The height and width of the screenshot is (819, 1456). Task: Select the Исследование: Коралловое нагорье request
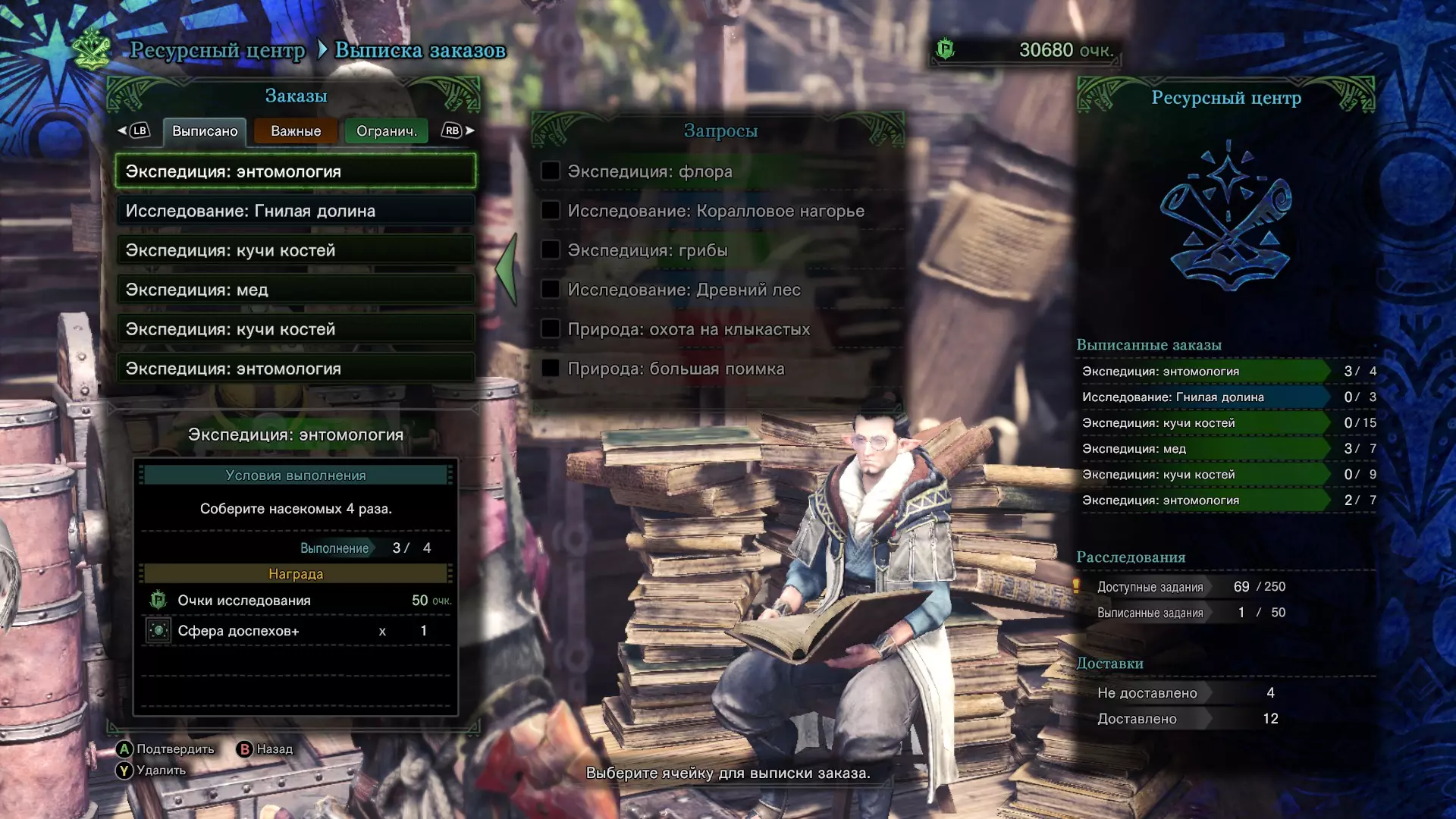click(x=717, y=211)
